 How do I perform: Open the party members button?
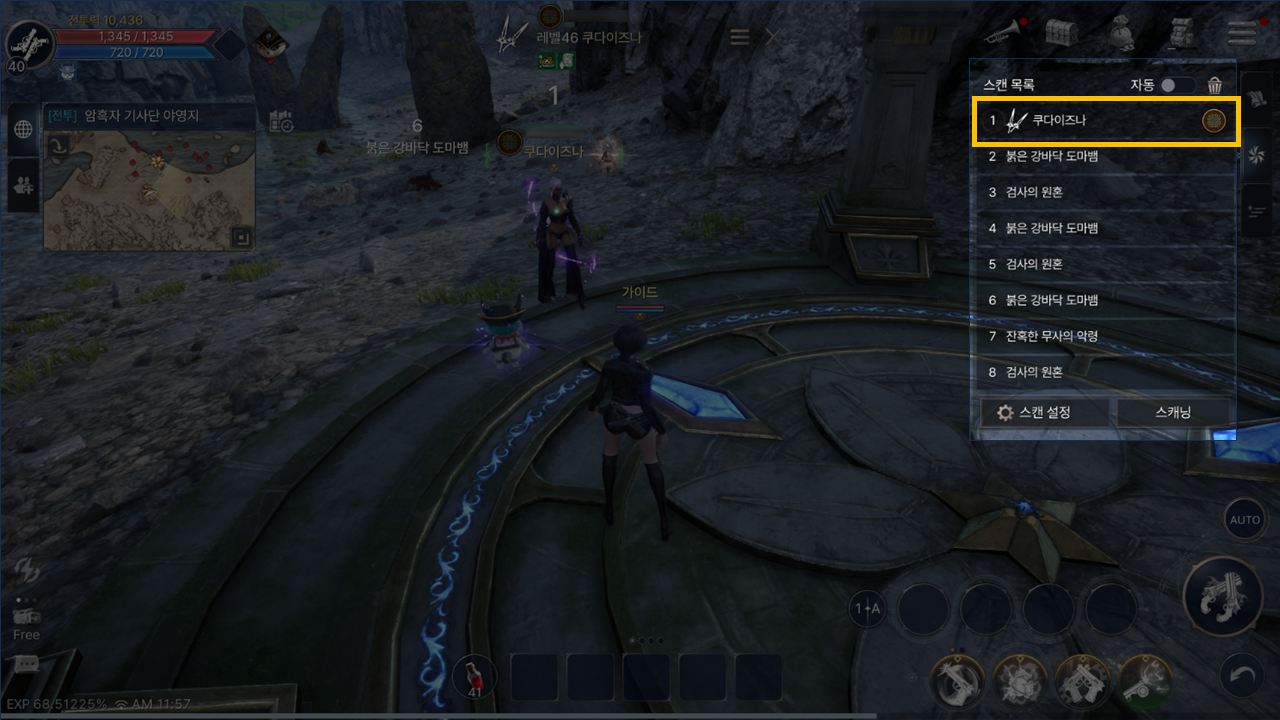point(24,185)
